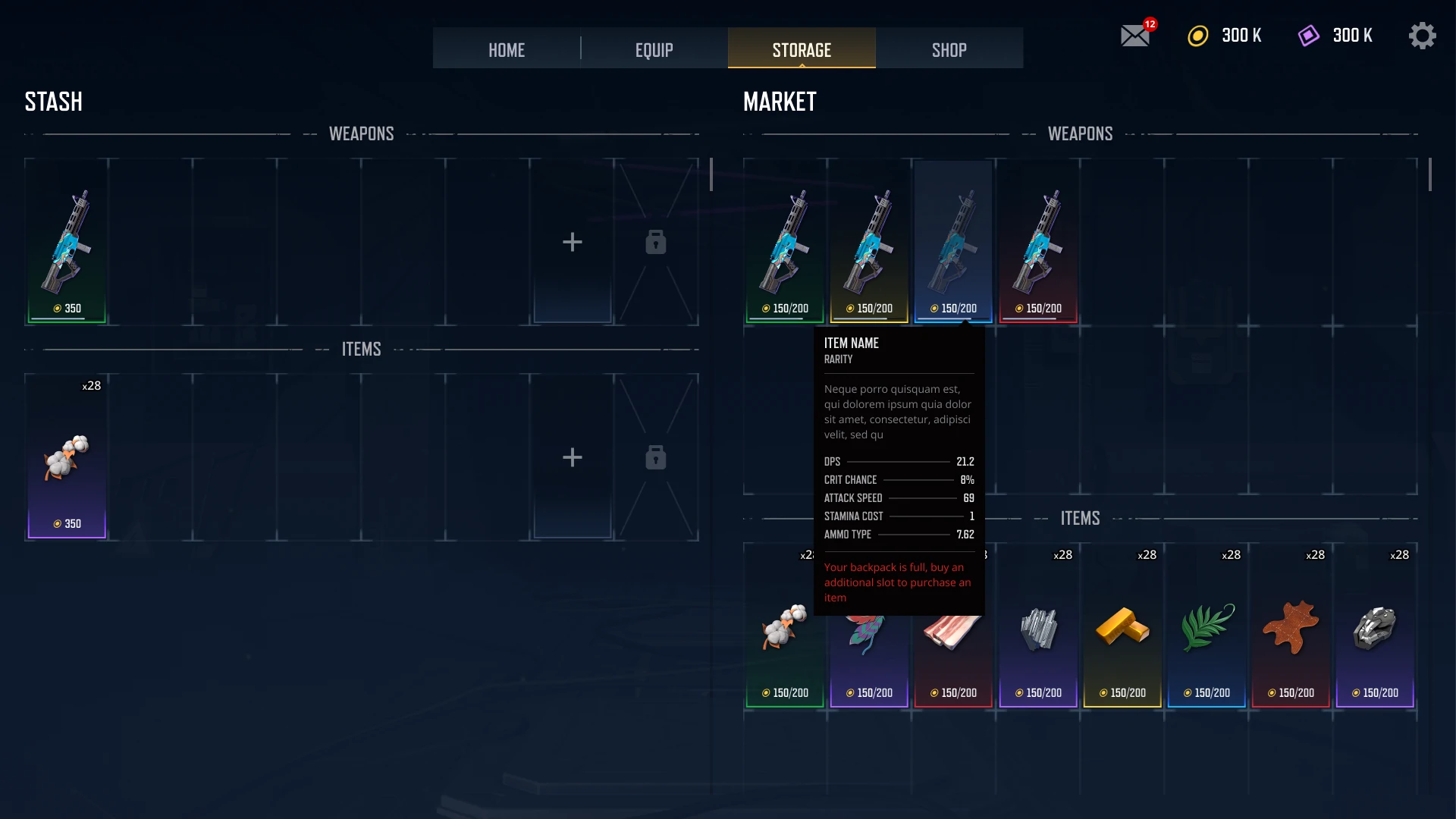Pick the brown animal hide market item

(1291, 629)
